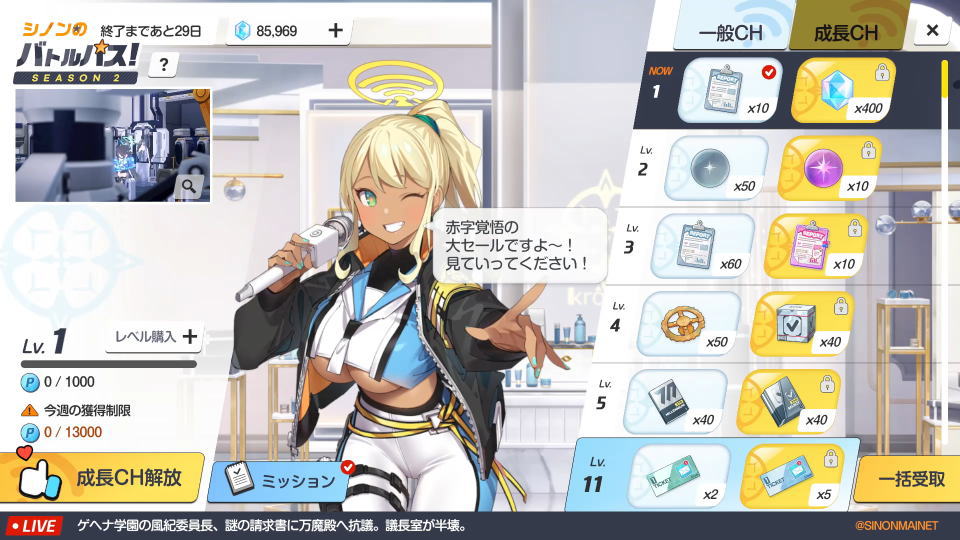
Task: Close the battle pass screen
Action: pyautogui.click(x=932, y=30)
